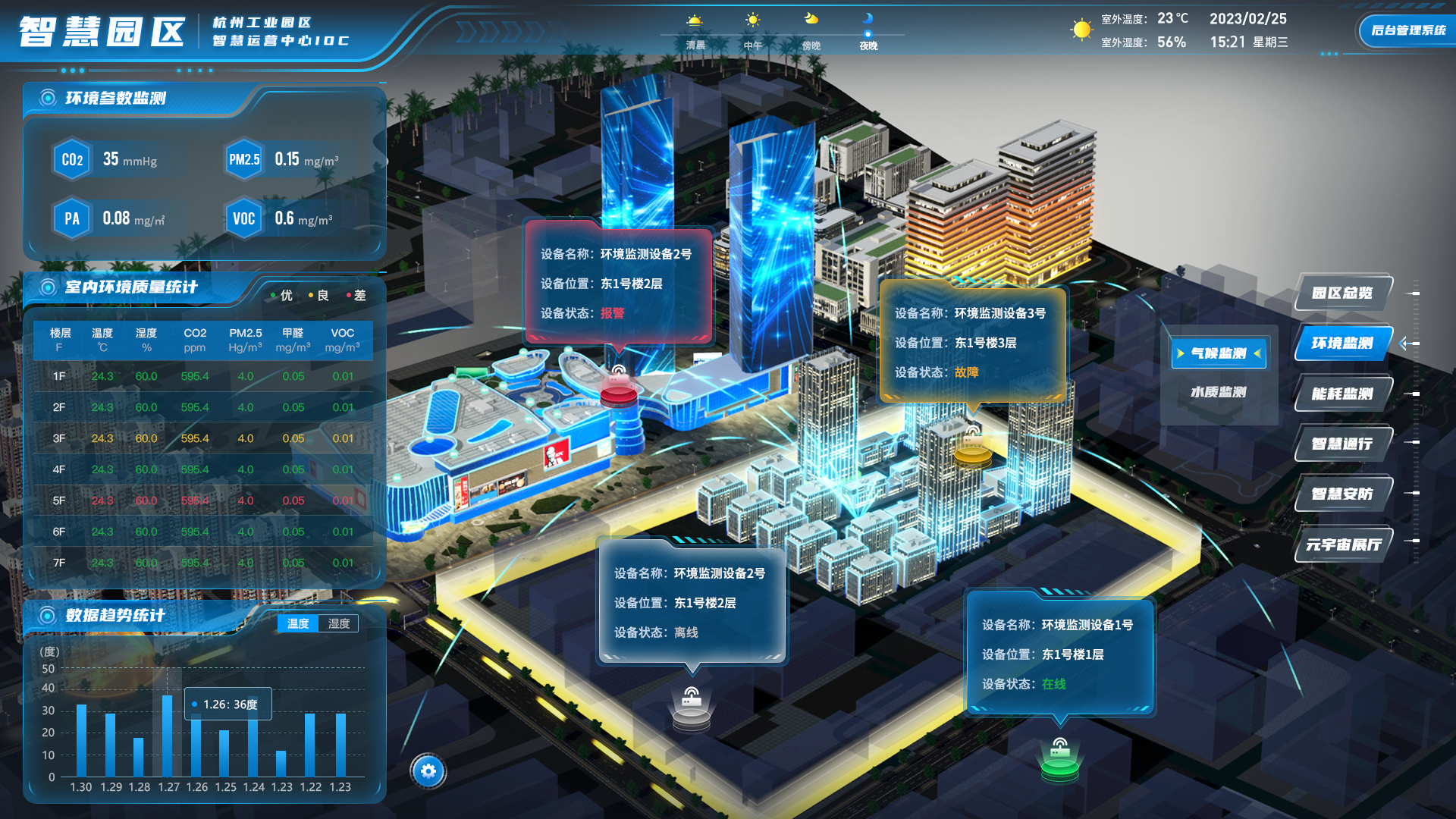Select the 环境监测 menu entry

coord(1342,344)
